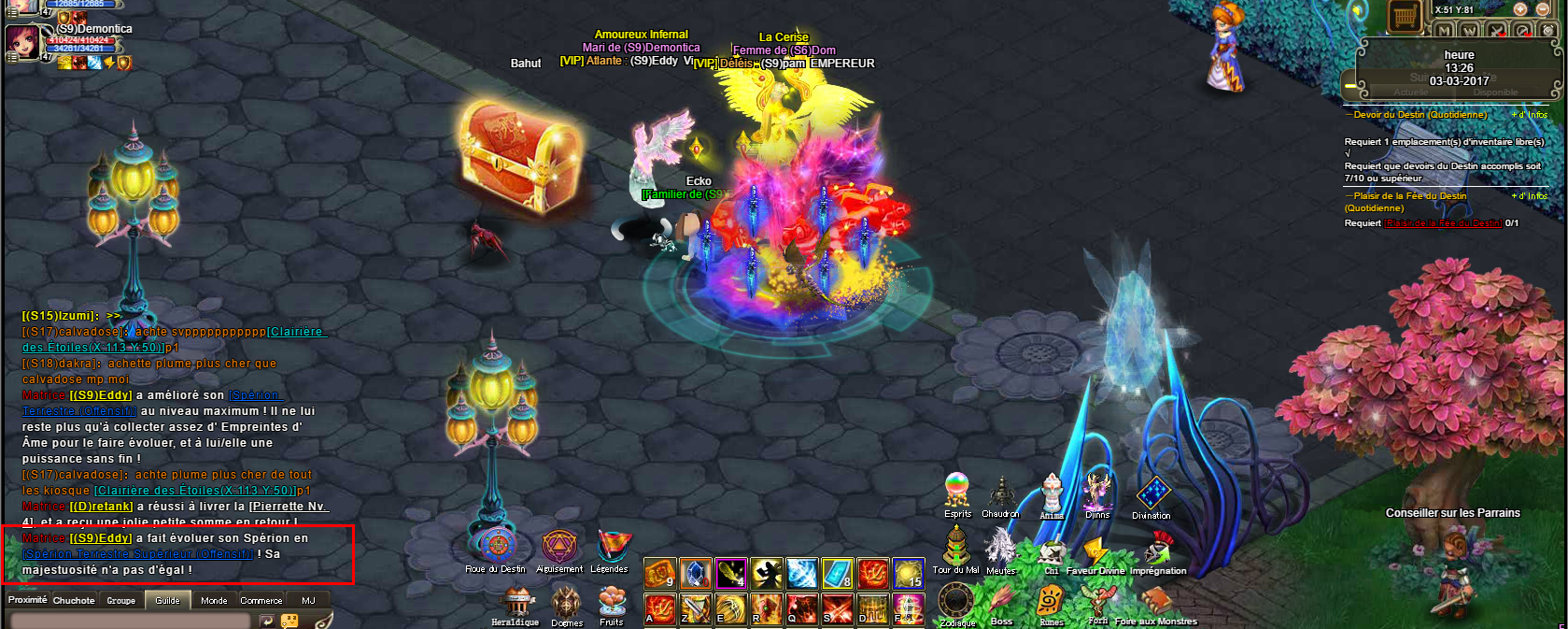The width and height of the screenshot is (1568, 629).
Task: Open the Roue du Destin feature
Action: coord(497,546)
